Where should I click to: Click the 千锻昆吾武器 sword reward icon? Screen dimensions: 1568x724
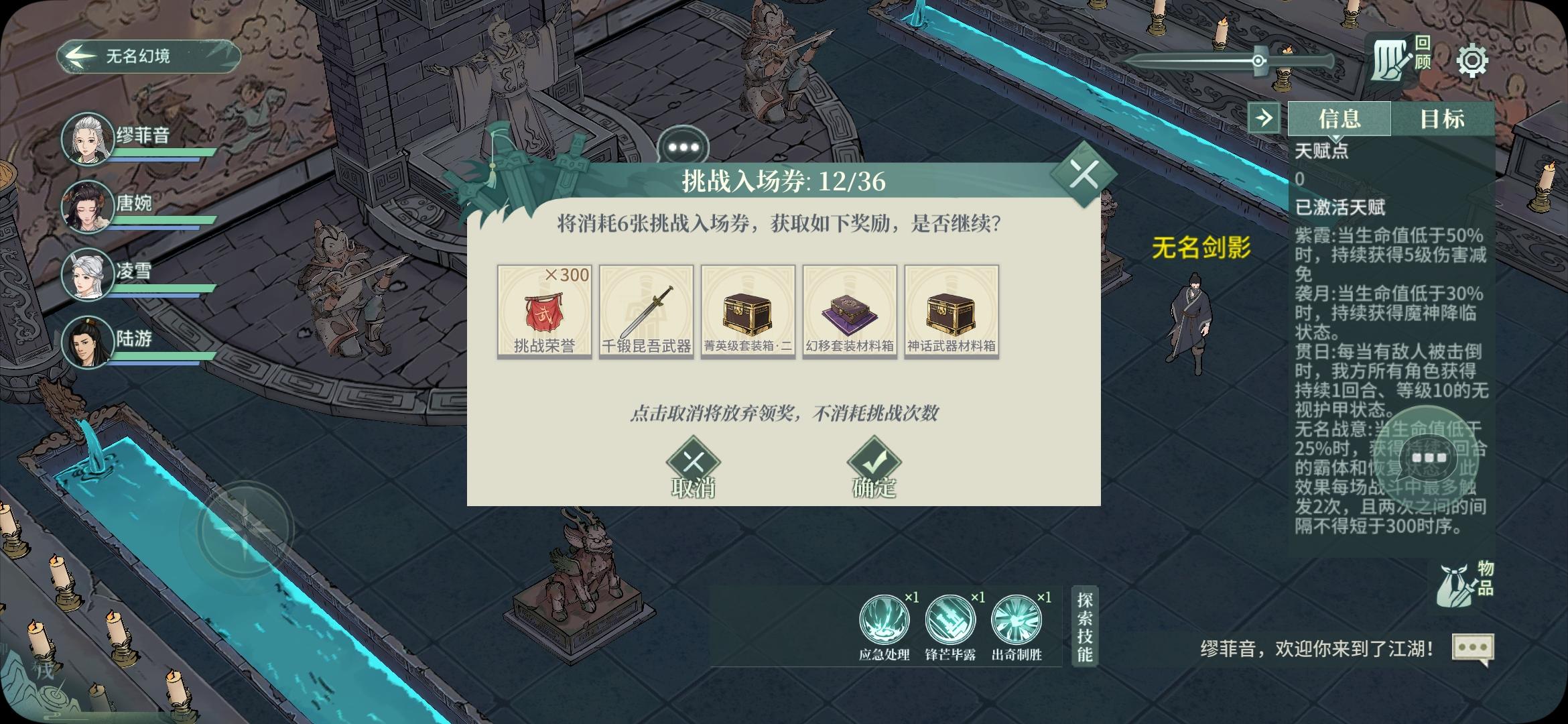(646, 312)
